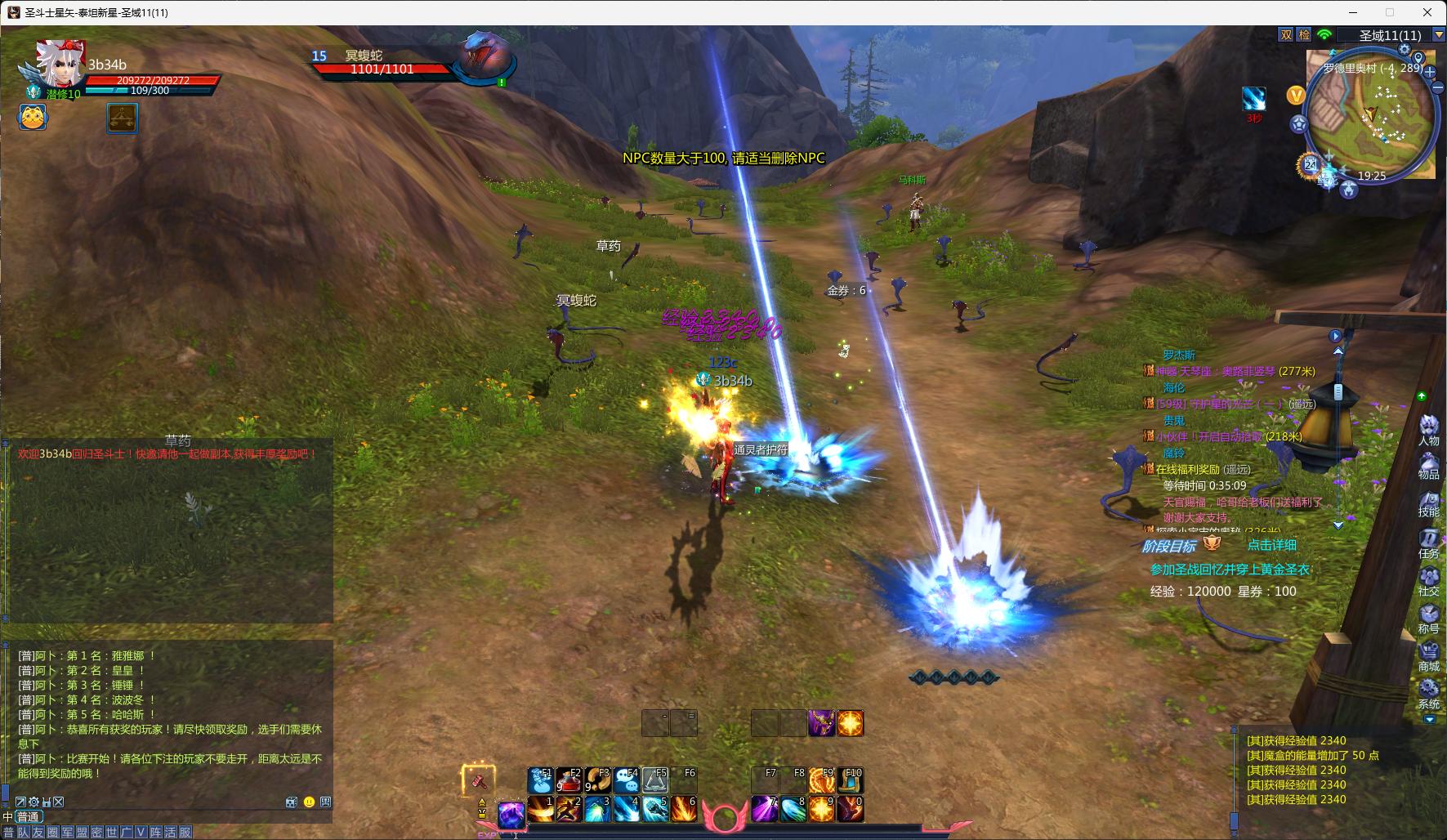Open the calendar event icon by minimap
Image resolution: width=1447 pixels, height=840 pixels.
[x=1311, y=164]
